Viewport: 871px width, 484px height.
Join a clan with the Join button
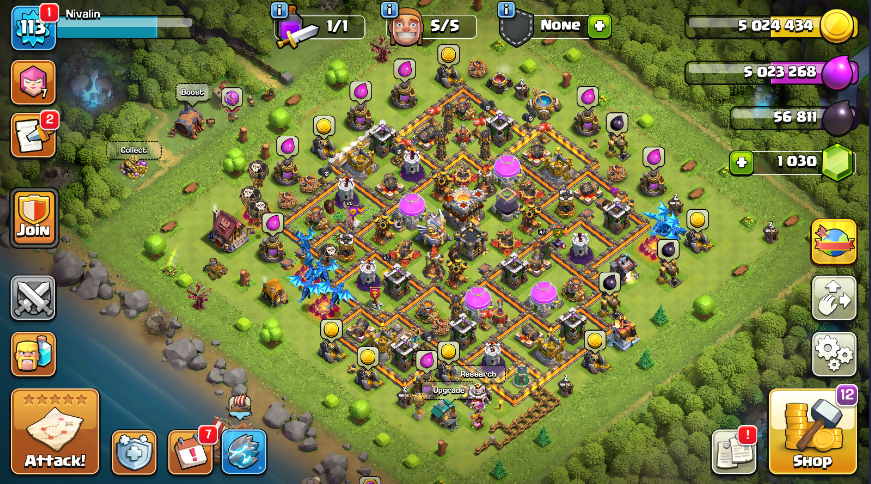click(34, 218)
